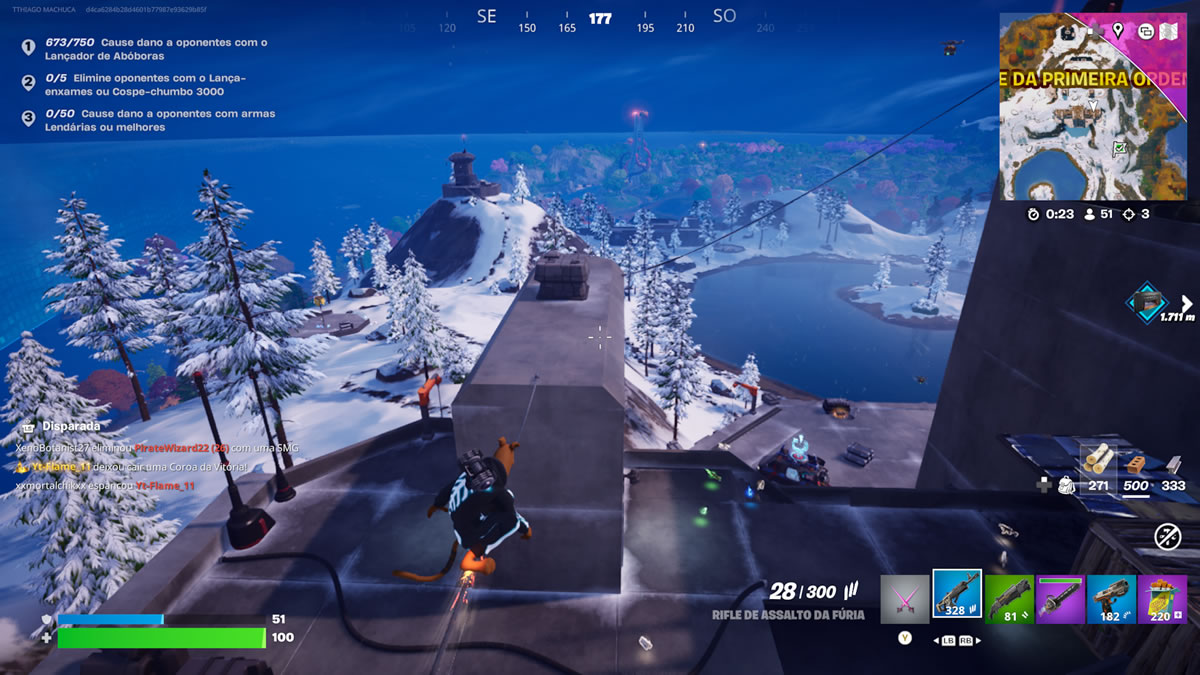The image size is (1200, 675).
Task: Click the diamond waypoint marker showing 1.711 m
Action: click(1146, 302)
